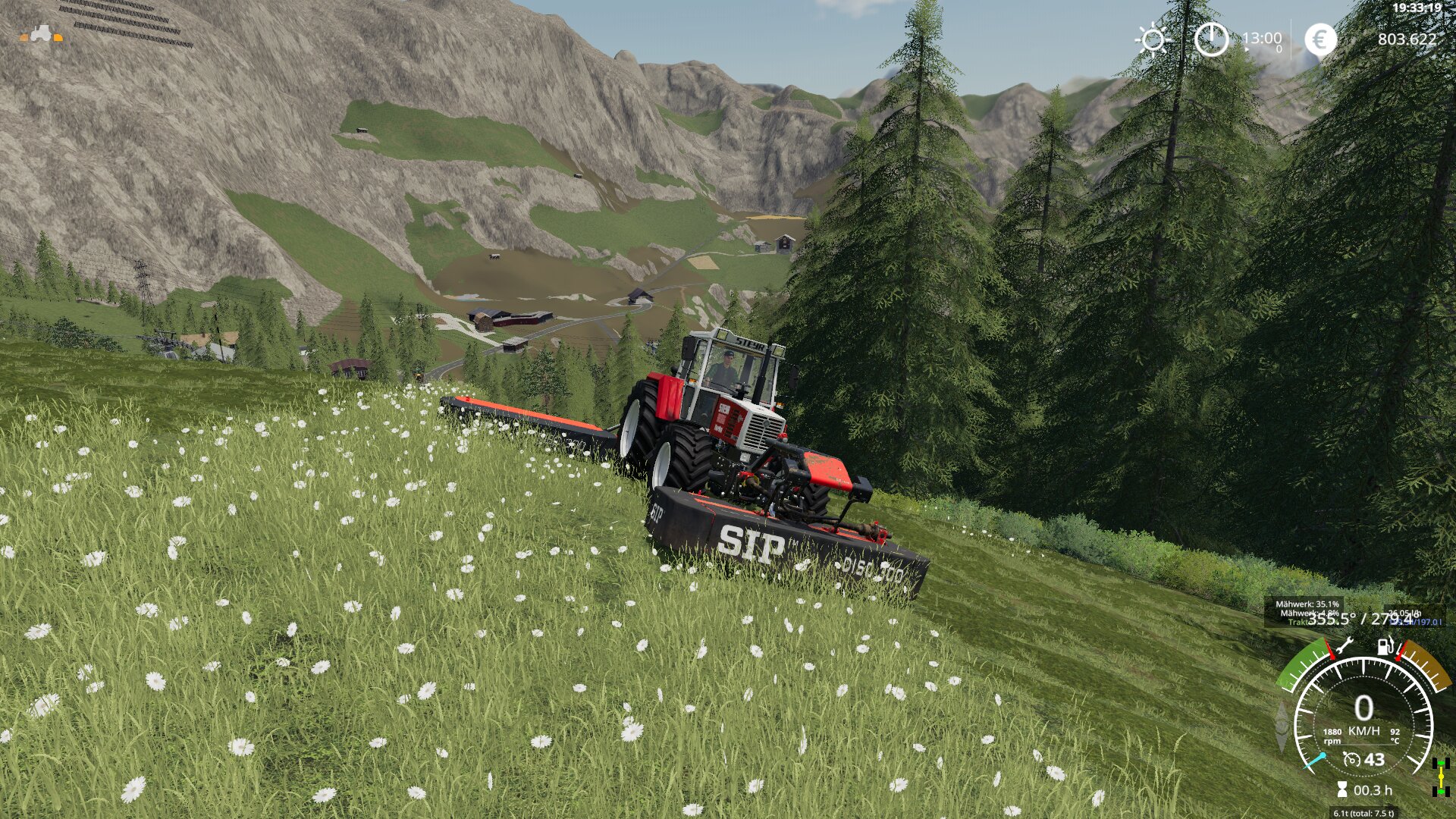
Task: Click the hourglass operating hours icon
Action: 1342,790
